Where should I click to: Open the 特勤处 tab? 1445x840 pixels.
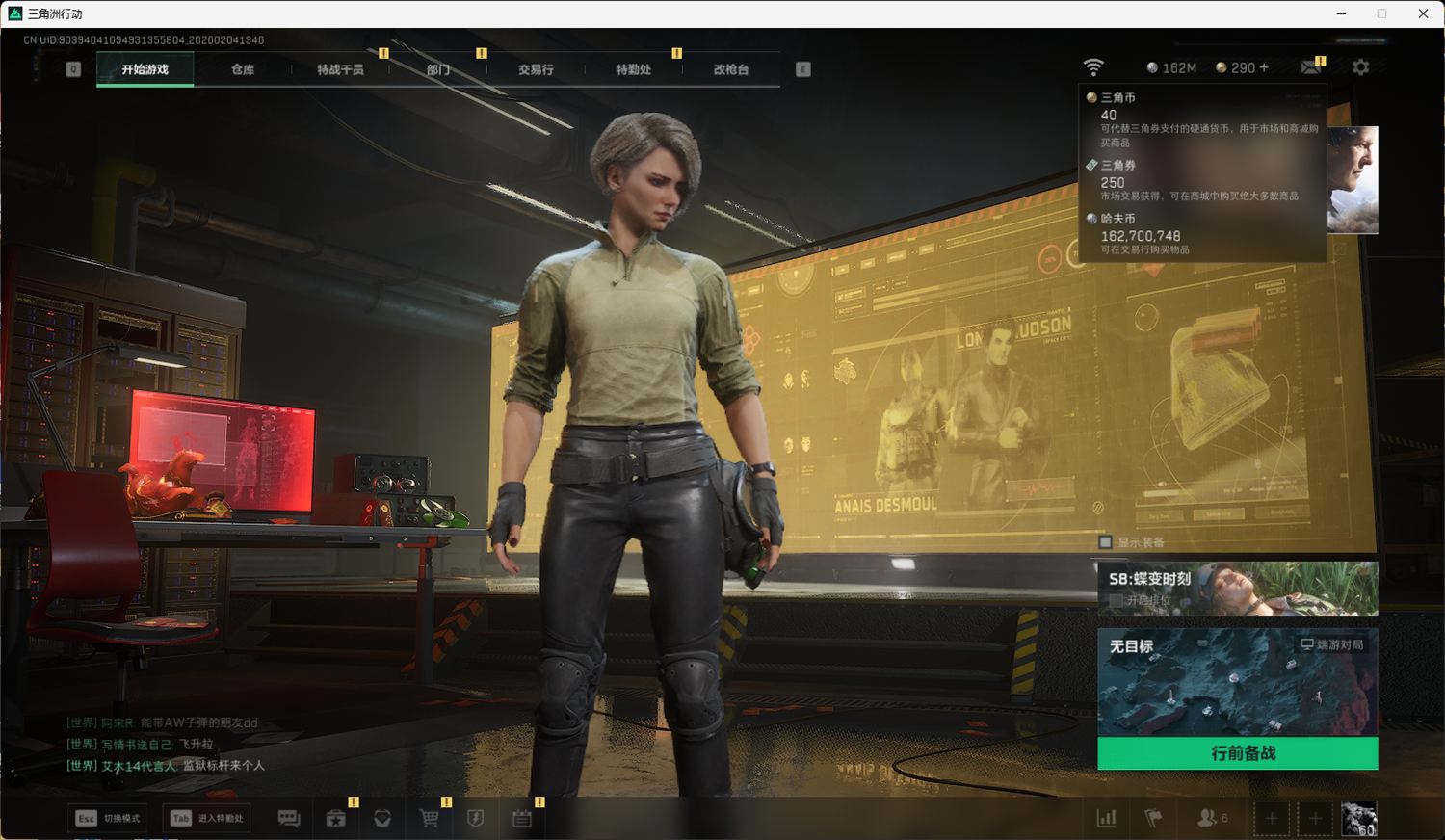633,69
